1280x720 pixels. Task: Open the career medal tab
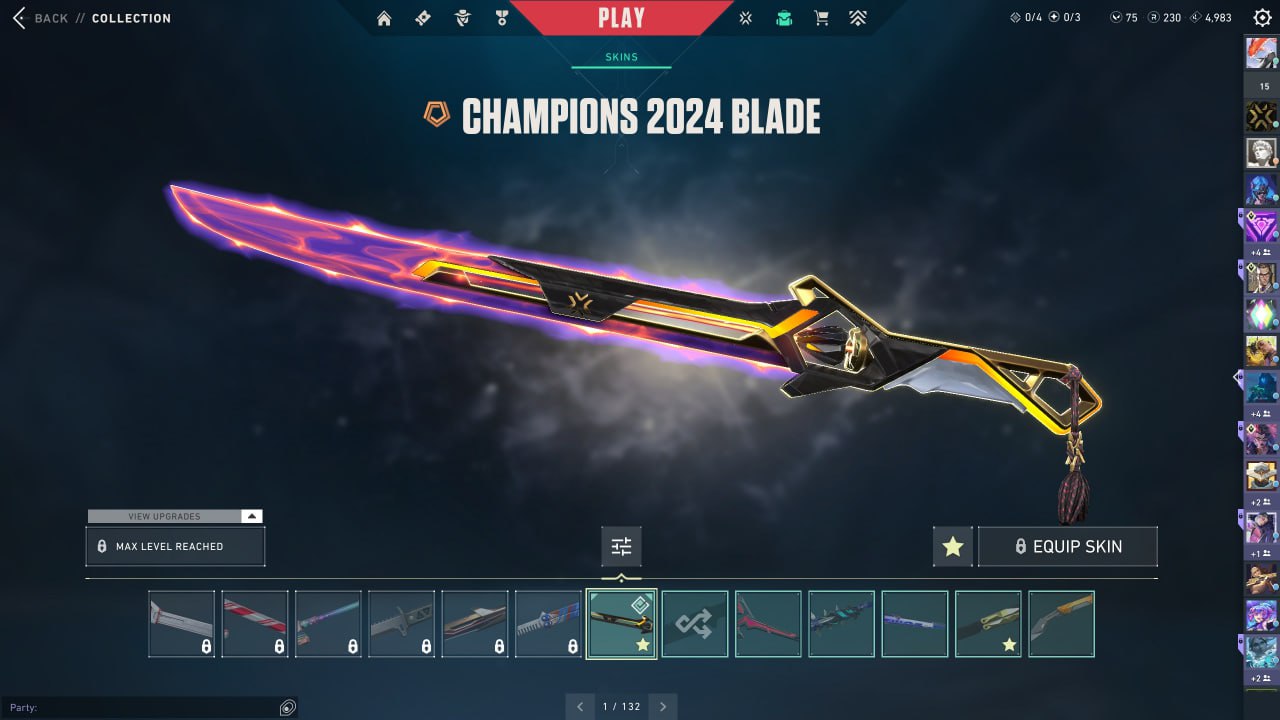point(501,18)
